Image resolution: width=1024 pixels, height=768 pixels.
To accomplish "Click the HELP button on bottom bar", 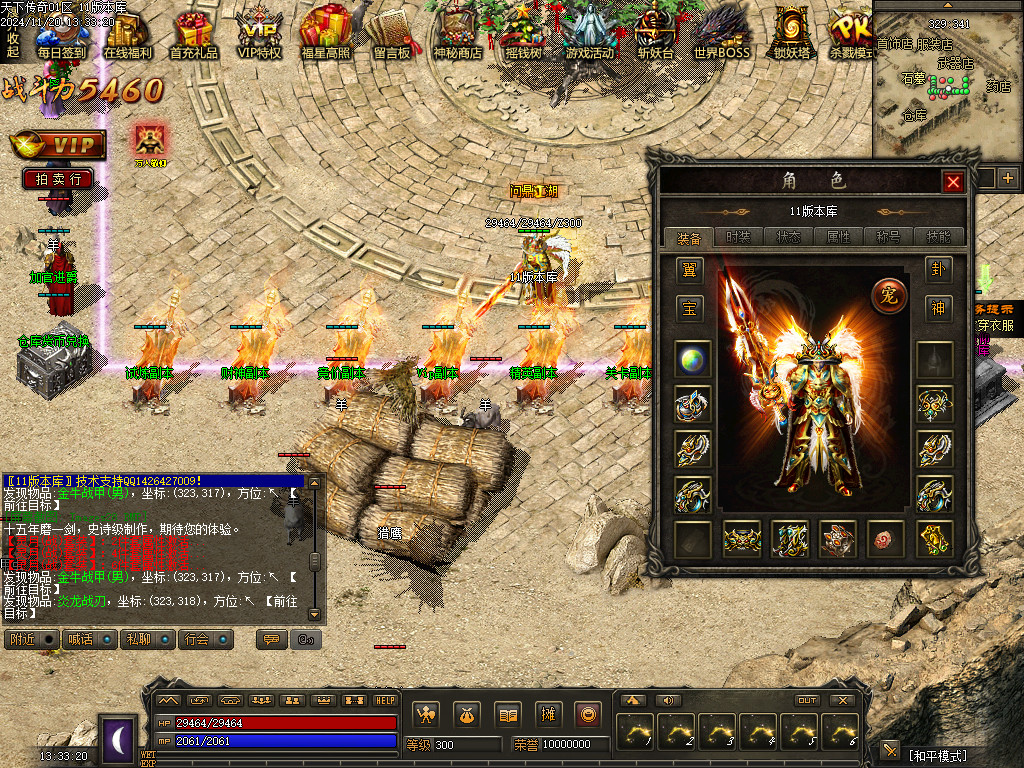I will click(385, 700).
